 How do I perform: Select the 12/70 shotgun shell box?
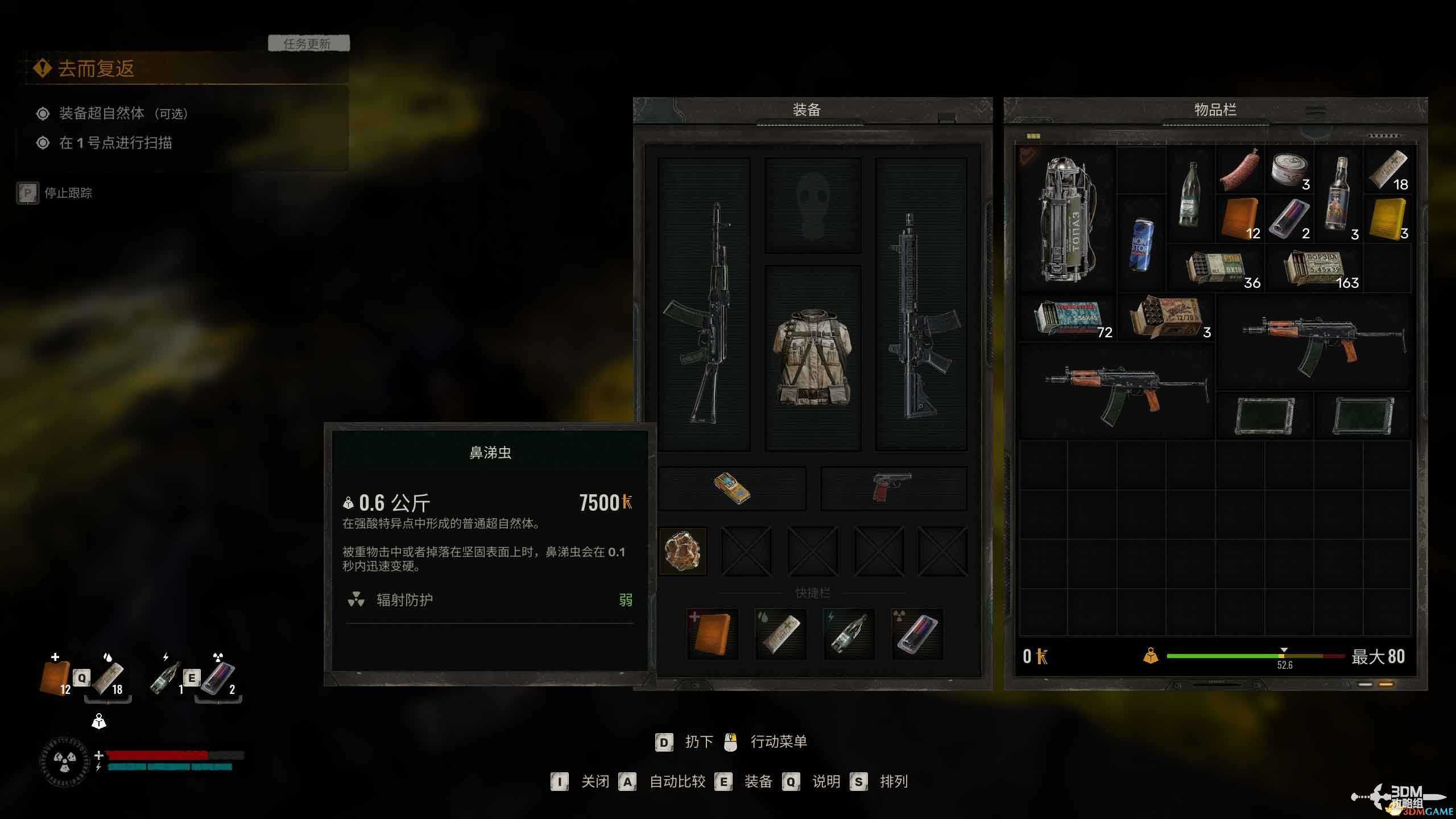(1166, 318)
